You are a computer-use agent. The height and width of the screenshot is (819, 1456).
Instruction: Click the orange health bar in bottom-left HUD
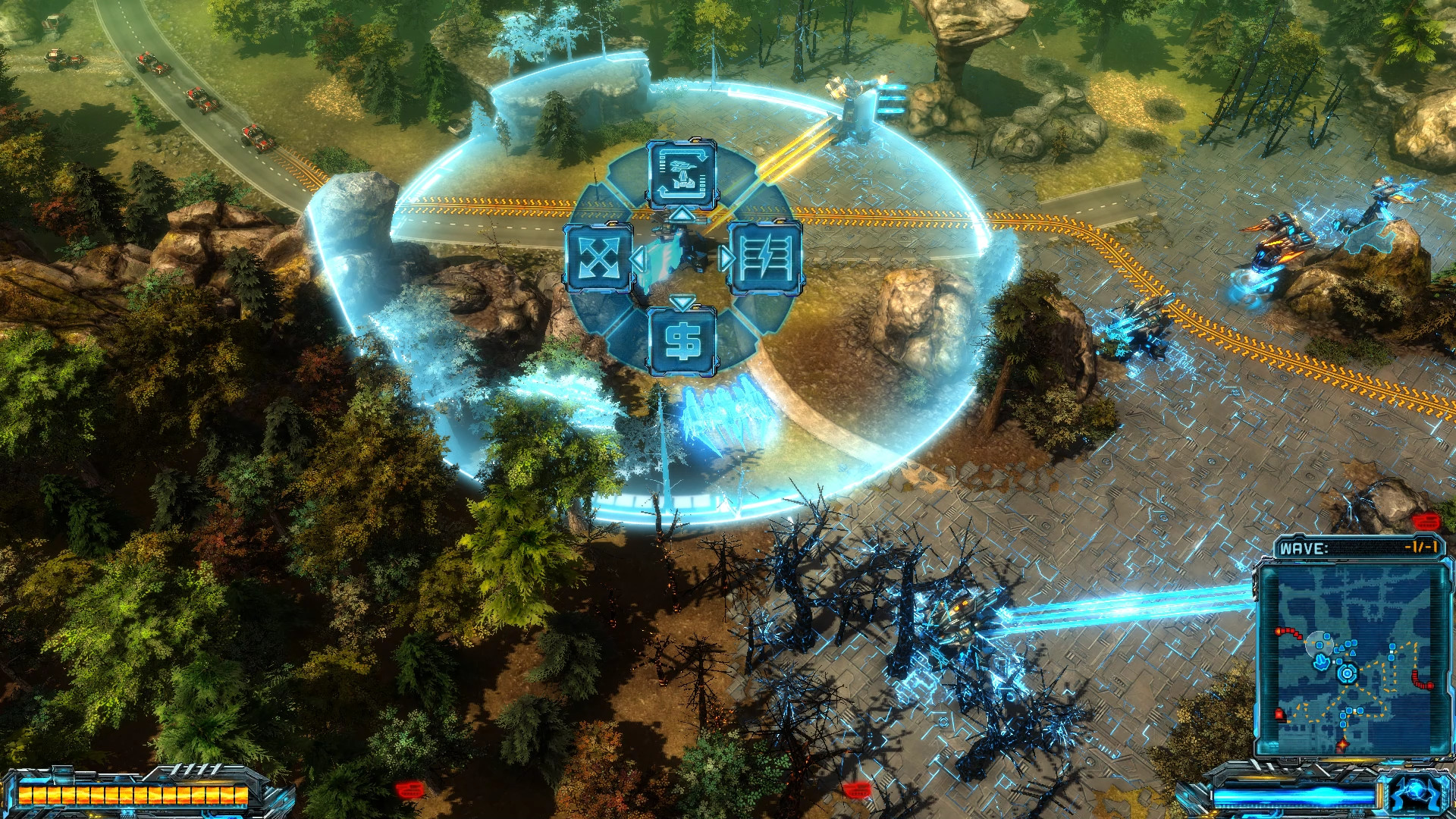click(x=133, y=795)
